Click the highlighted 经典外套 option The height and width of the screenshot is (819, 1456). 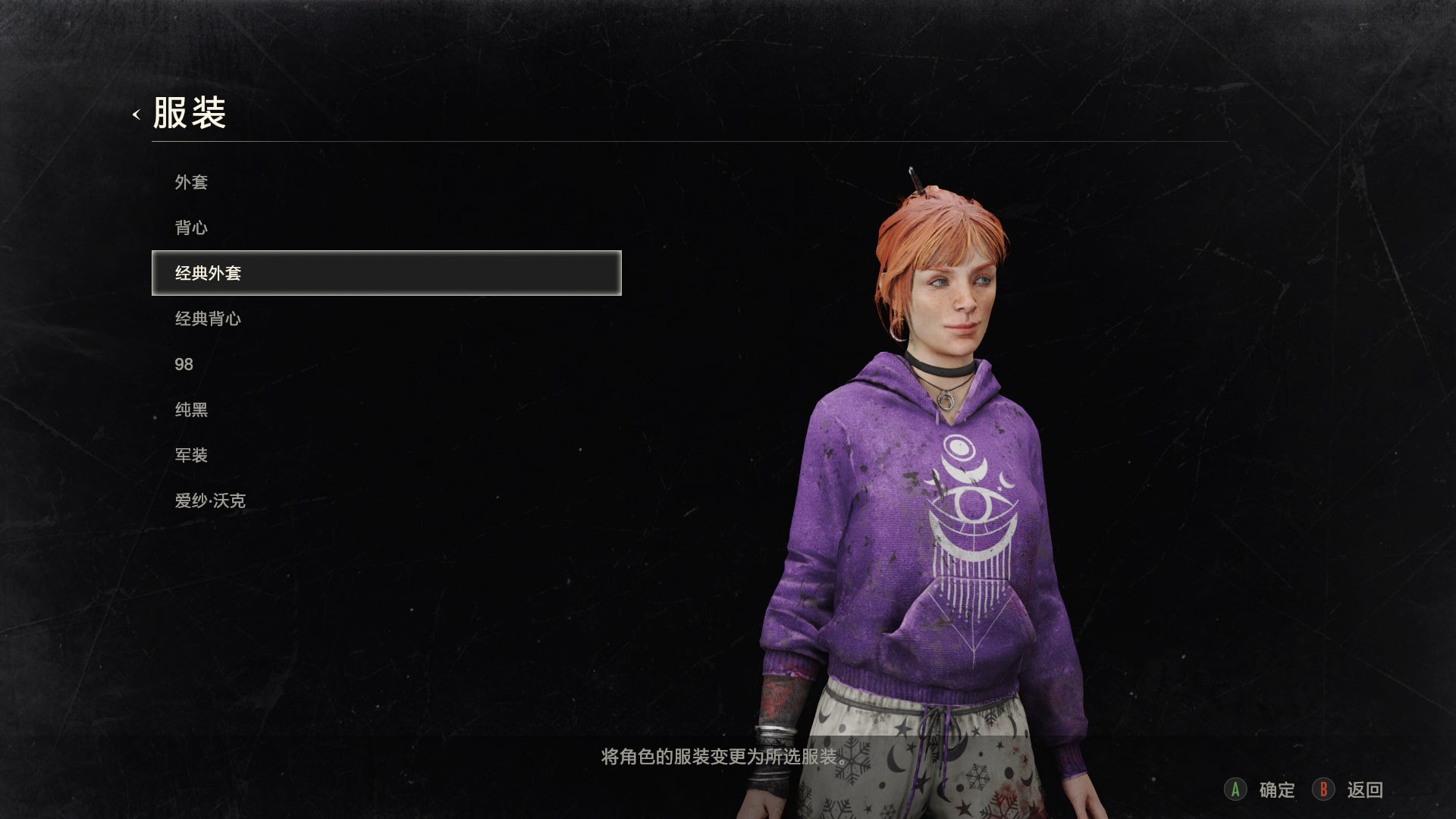(386, 273)
